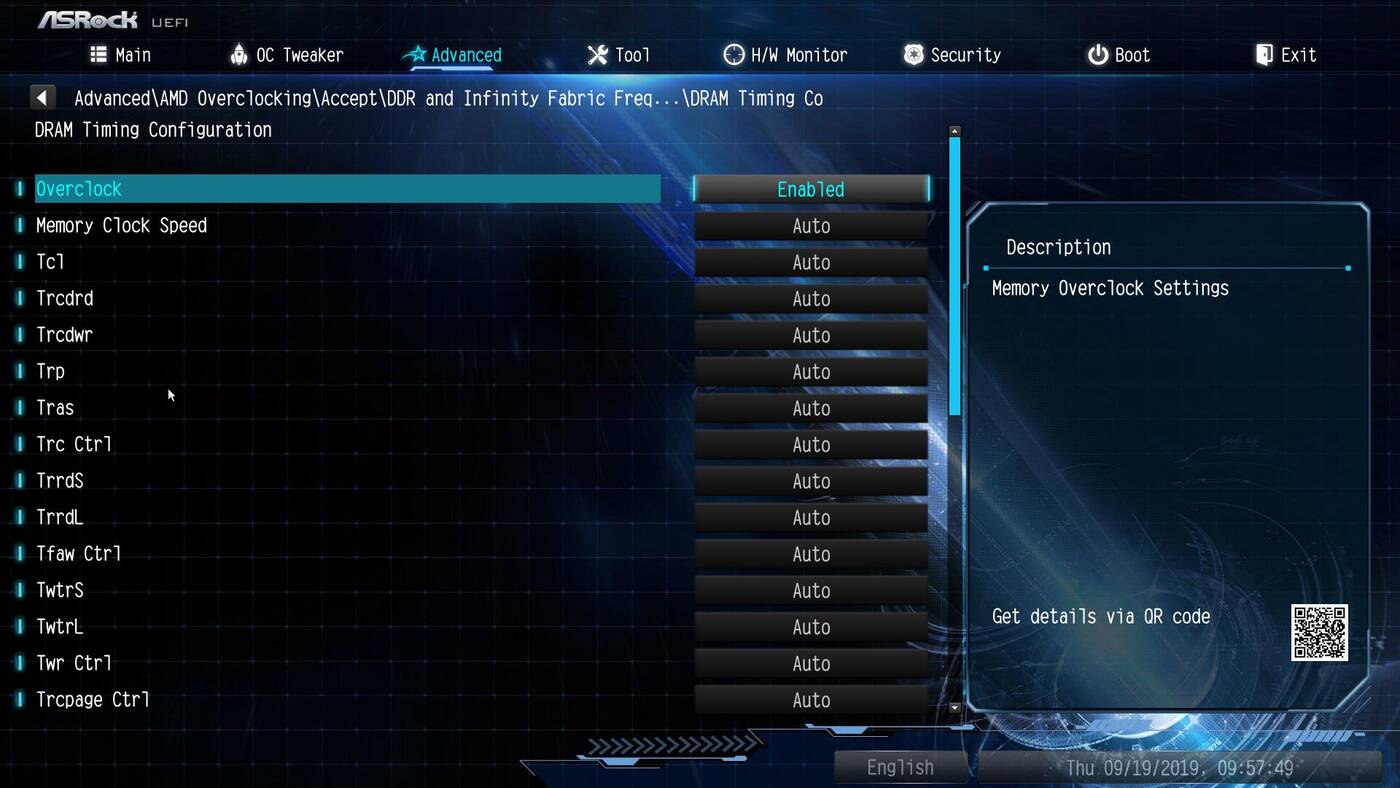The image size is (1400, 788).
Task: Change the English language setting
Action: (900, 767)
